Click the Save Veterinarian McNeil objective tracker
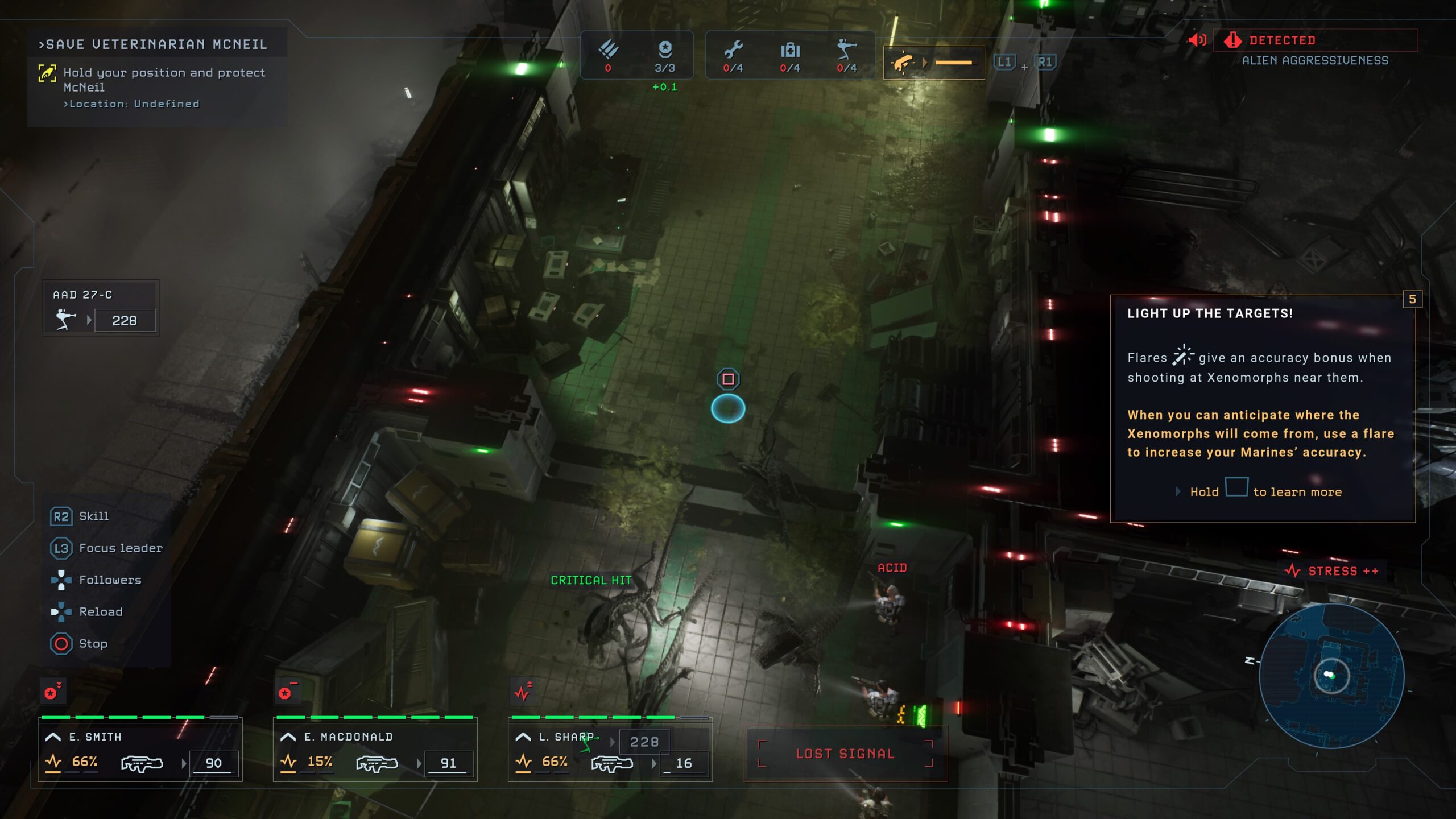 point(157,74)
